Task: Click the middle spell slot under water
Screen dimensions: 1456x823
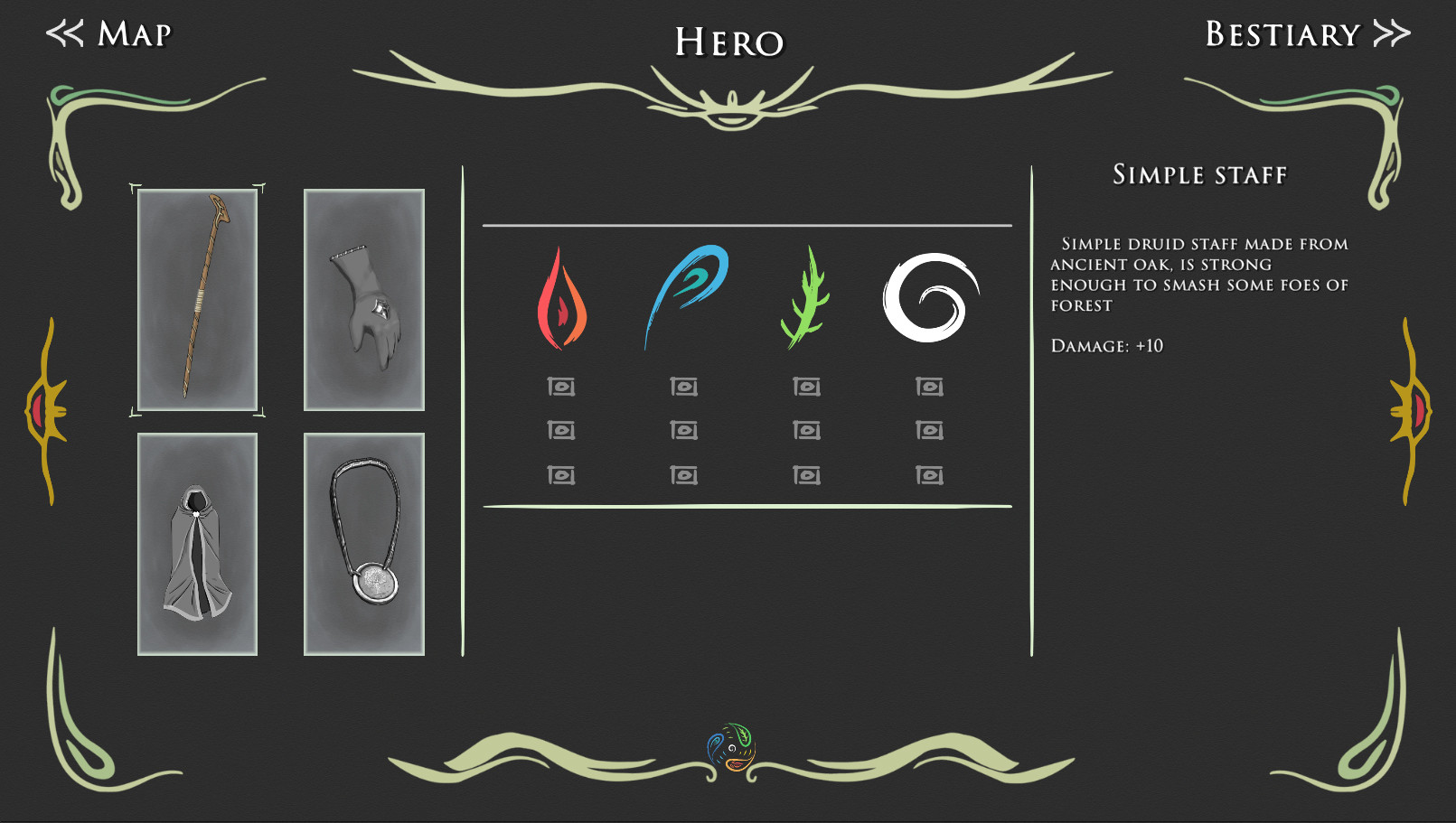Action: (x=684, y=431)
